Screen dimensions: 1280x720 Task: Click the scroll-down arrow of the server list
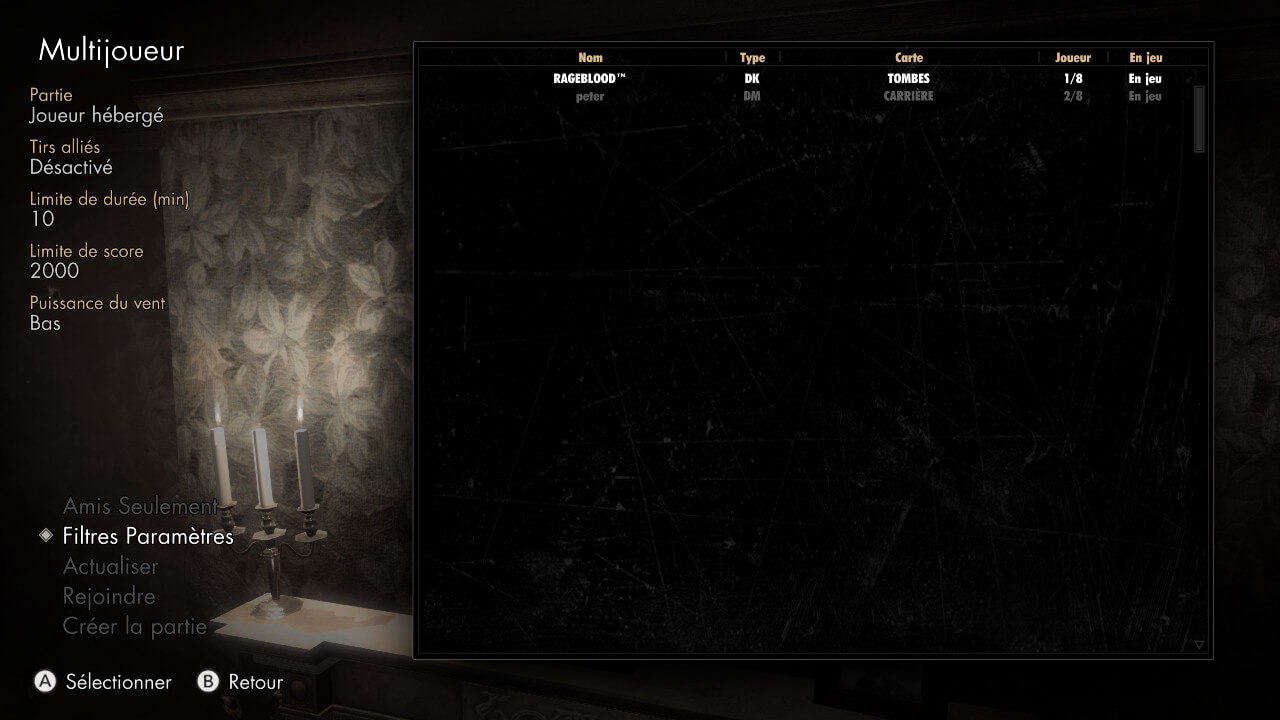click(x=1199, y=645)
